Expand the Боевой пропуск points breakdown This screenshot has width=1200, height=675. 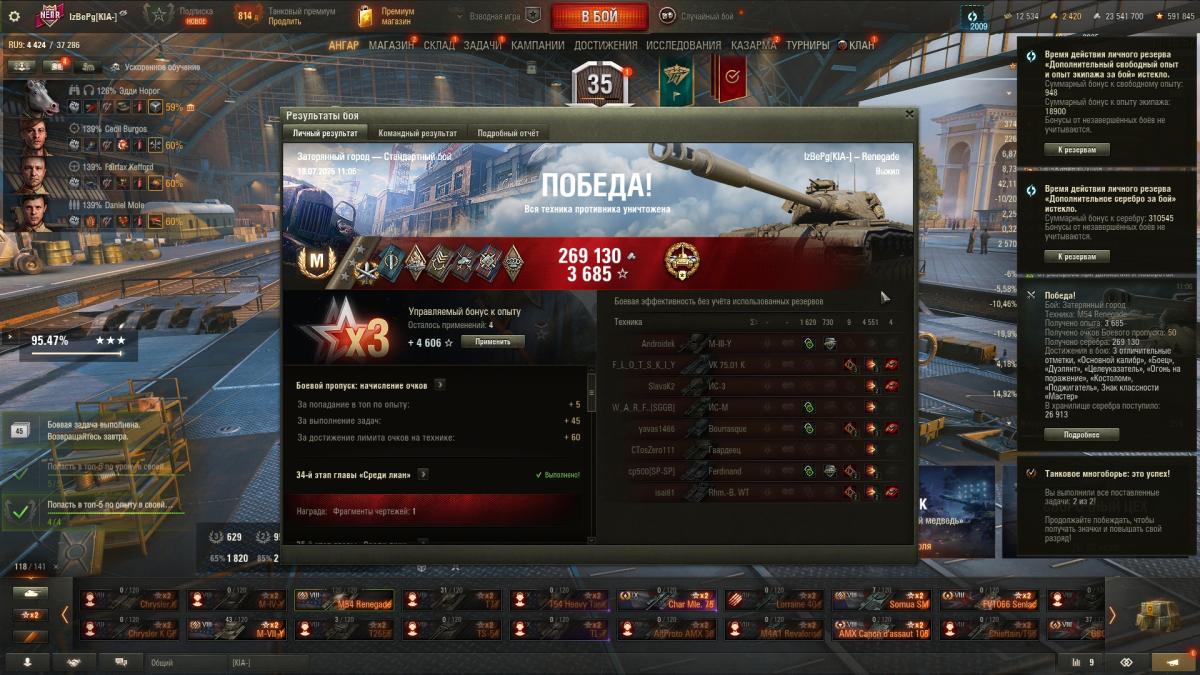(x=440, y=384)
